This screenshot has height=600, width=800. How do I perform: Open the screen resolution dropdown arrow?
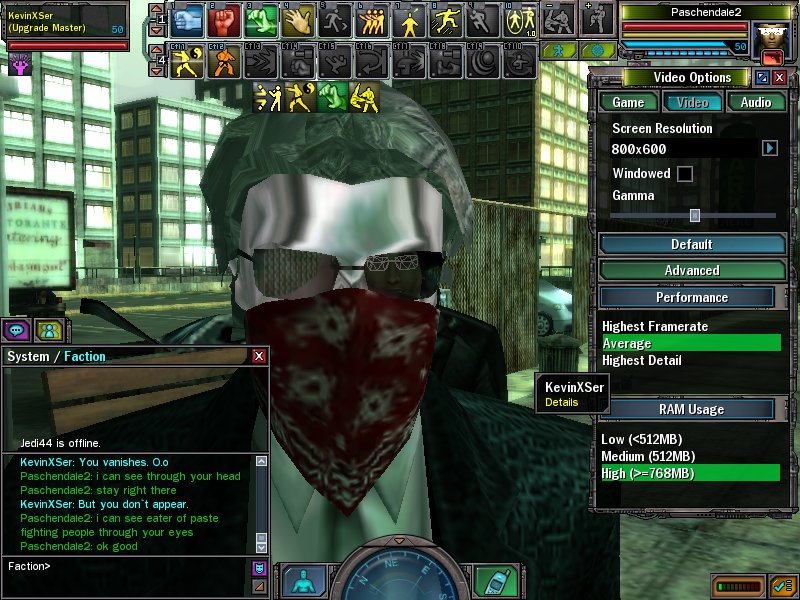[769, 148]
